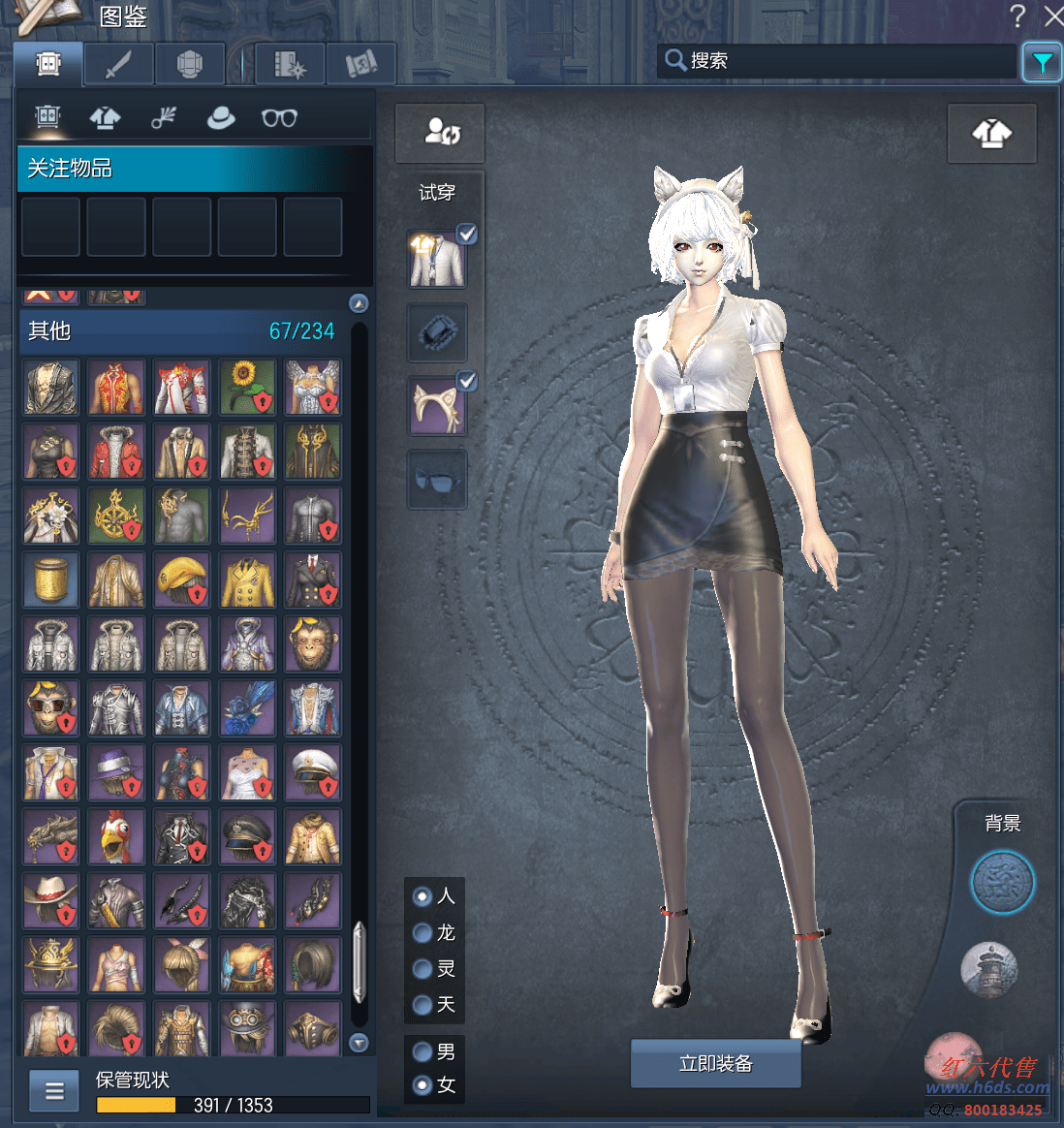The height and width of the screenshot is (1128, 1064).
Task: Focus the 搜索 search field
Action: 843,61
